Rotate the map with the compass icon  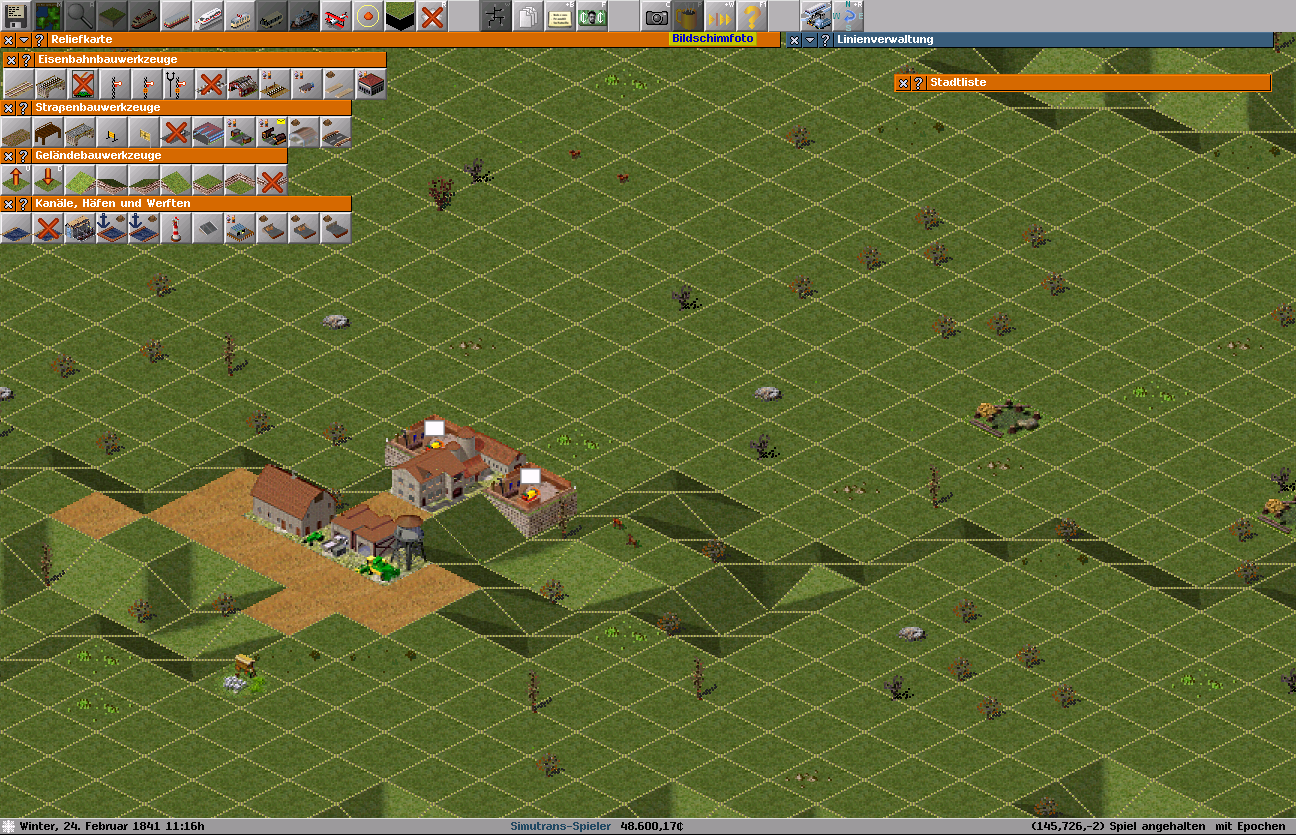point(848,16)
